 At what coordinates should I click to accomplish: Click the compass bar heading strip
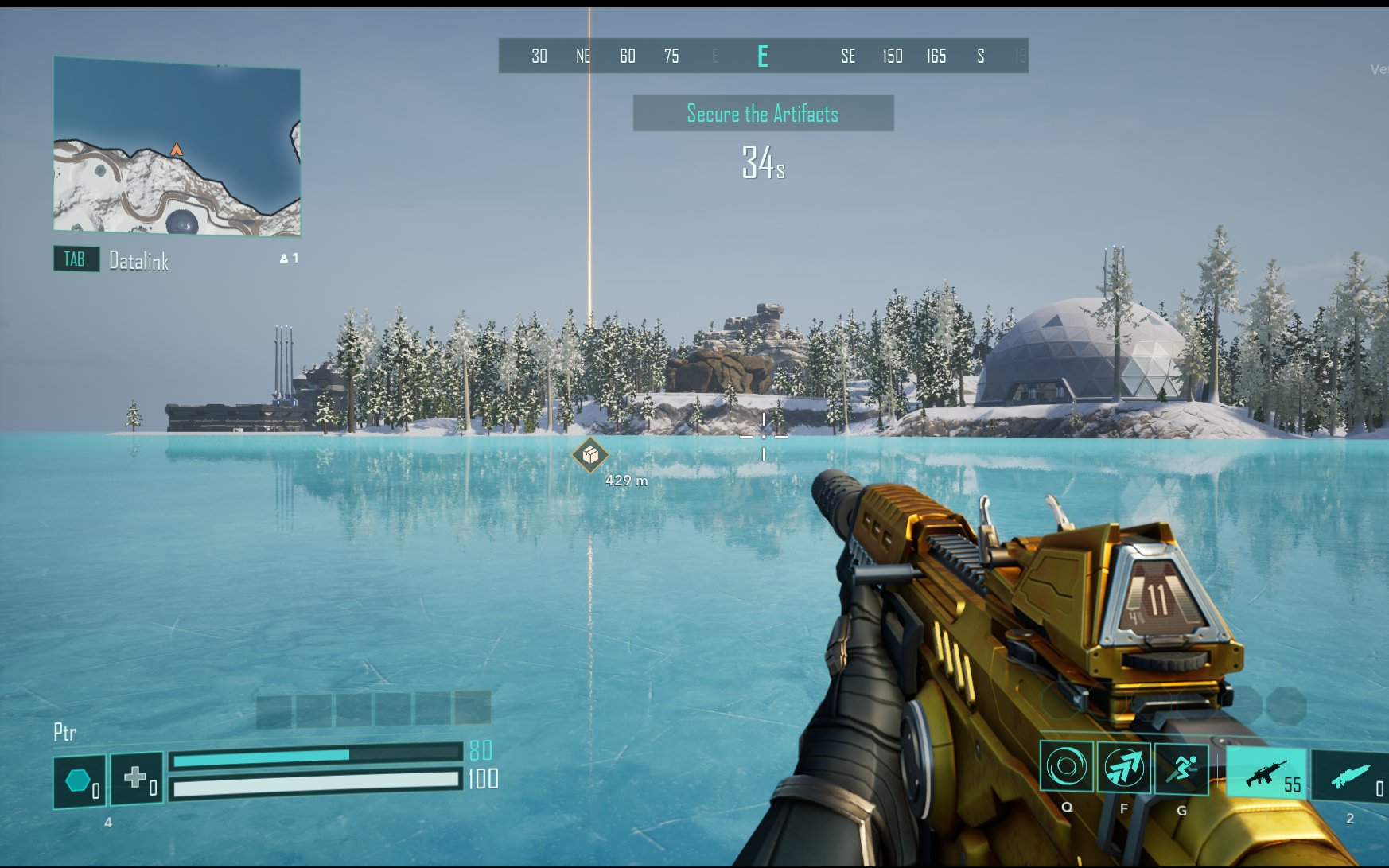[763, 56]
